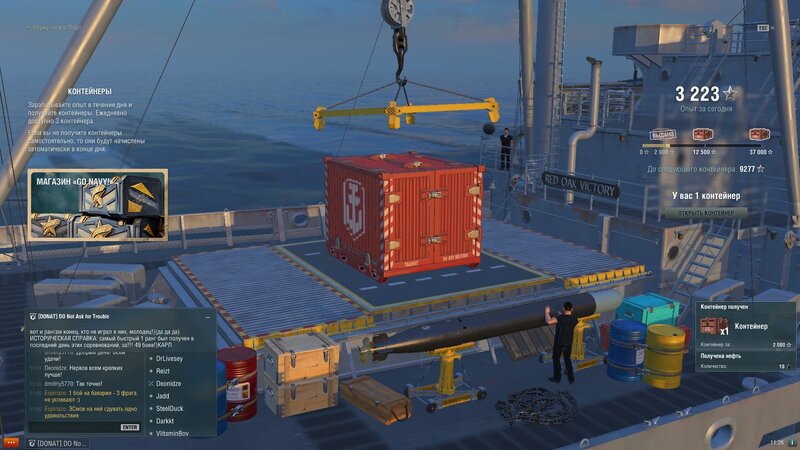Open the orange chat channels menu button
This screenshot has height=450, width=800.
point(11,442)
